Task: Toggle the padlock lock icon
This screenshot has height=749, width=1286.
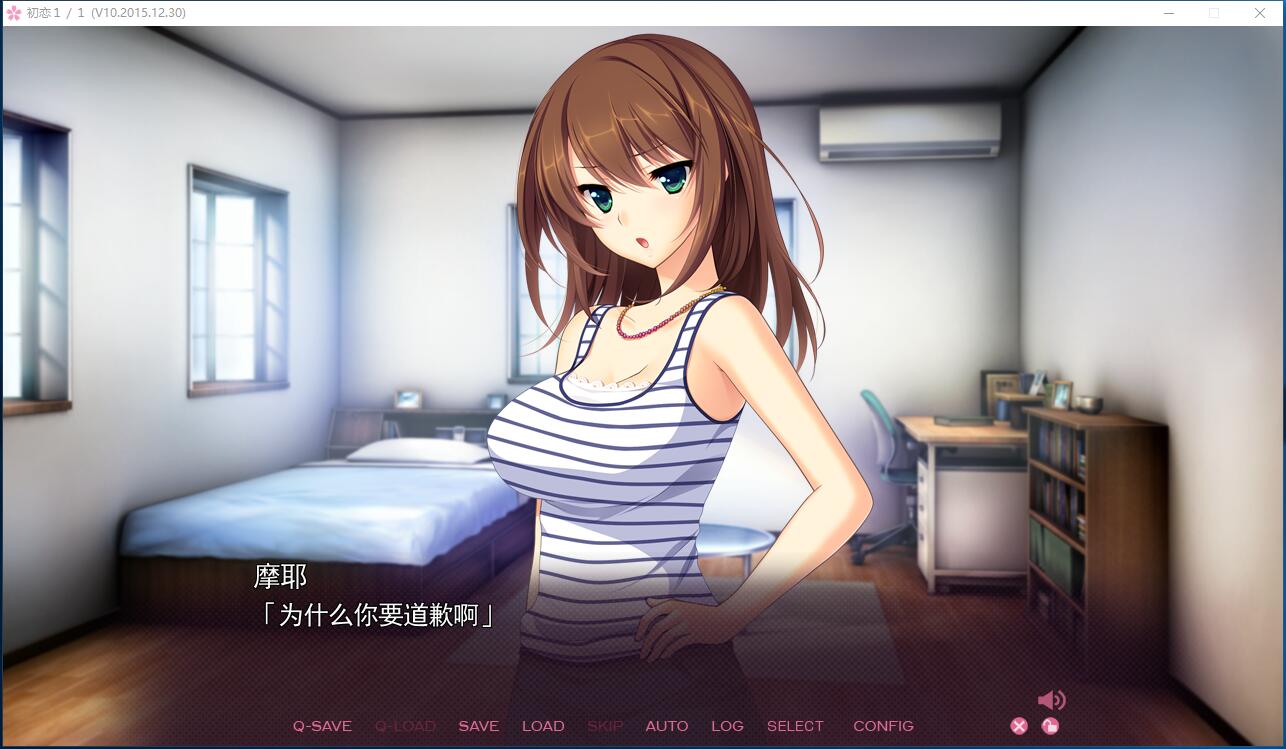Action: (x=1050, y=726)
